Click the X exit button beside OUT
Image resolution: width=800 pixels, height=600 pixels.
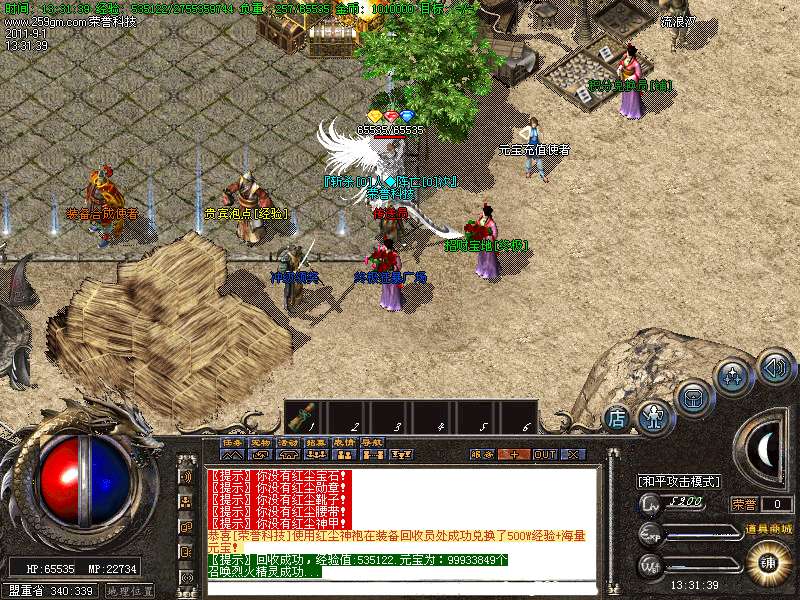click(572, 454)
